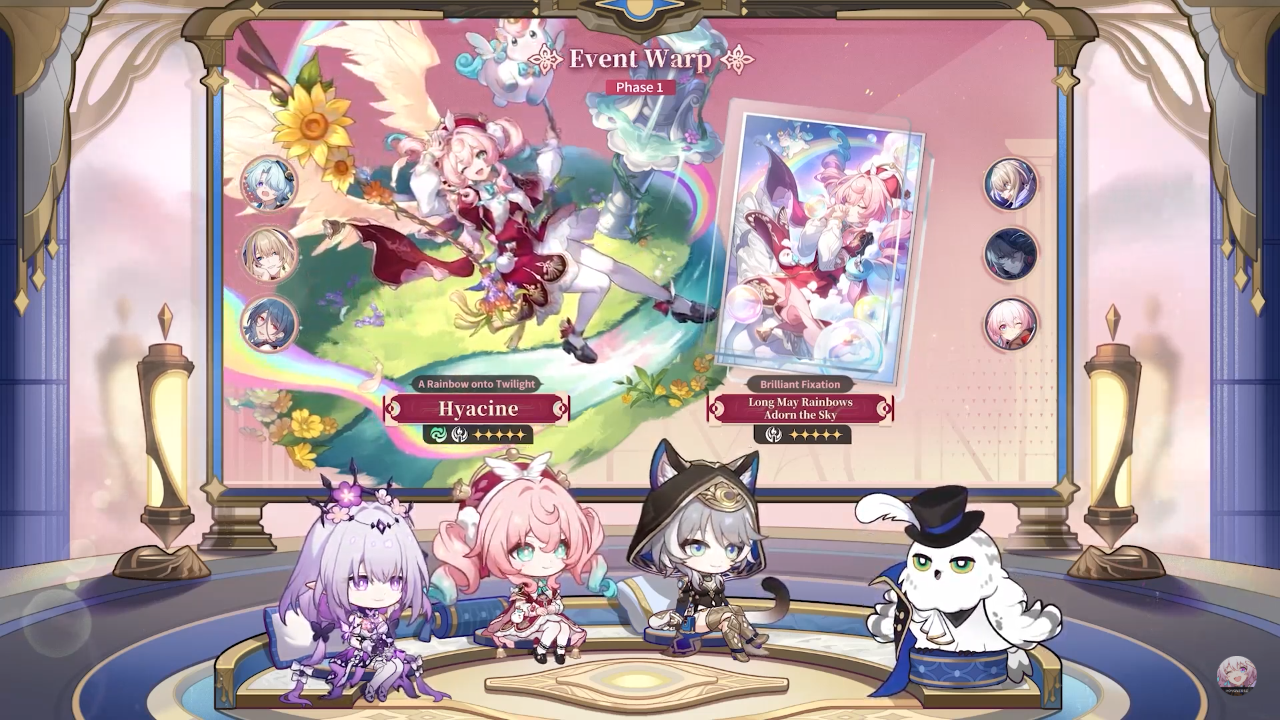Switch to the Phase 1 tab
The height and width of the screenshot is (720, 1280).
tap(640, 86)
